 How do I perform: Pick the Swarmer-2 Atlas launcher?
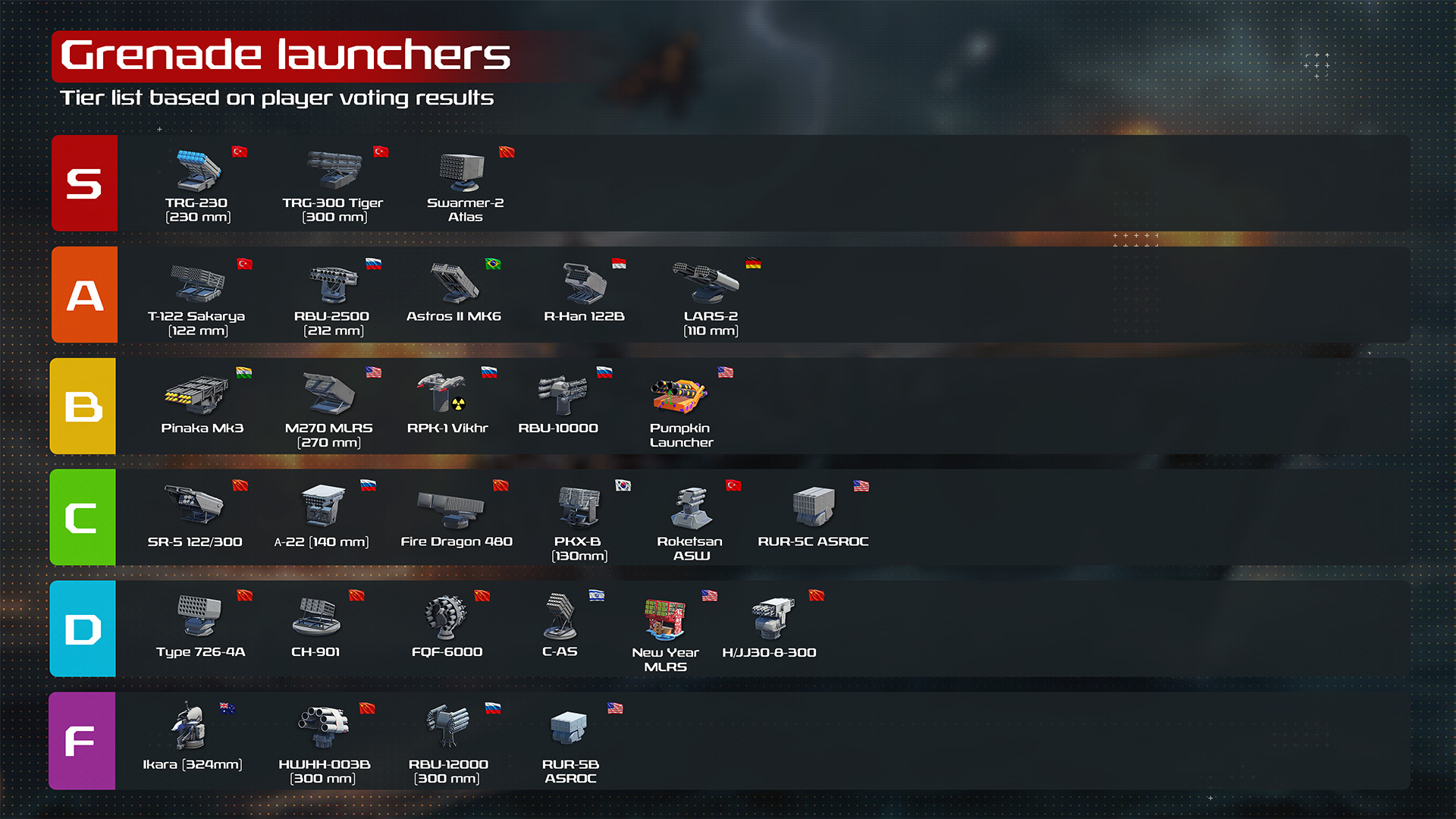click(462, 171)
